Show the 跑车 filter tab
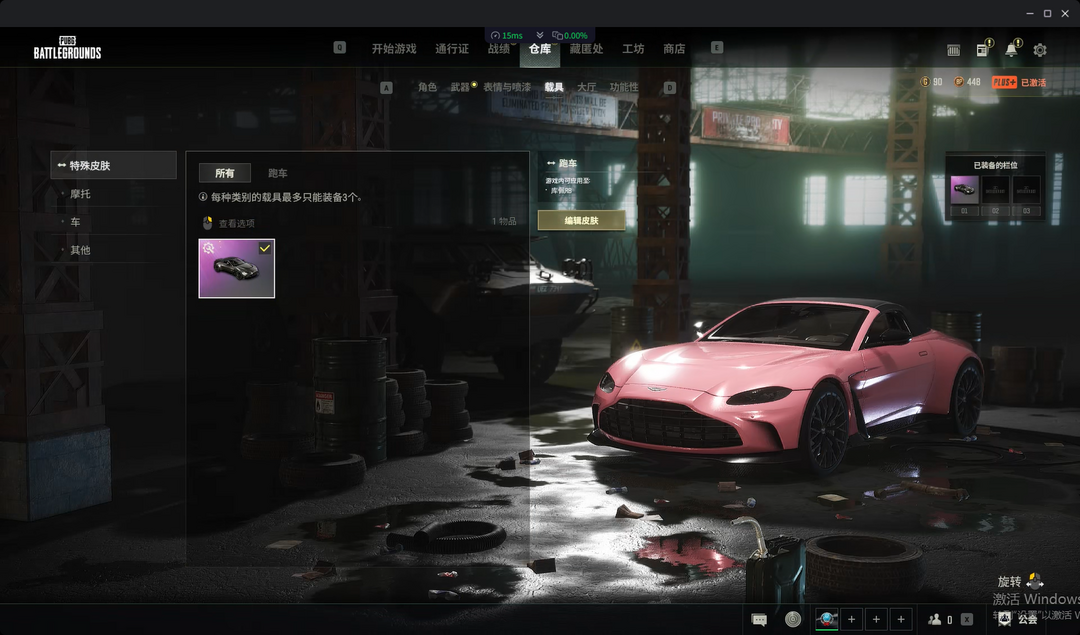The image size is (1080, 635). pos(278,173)
